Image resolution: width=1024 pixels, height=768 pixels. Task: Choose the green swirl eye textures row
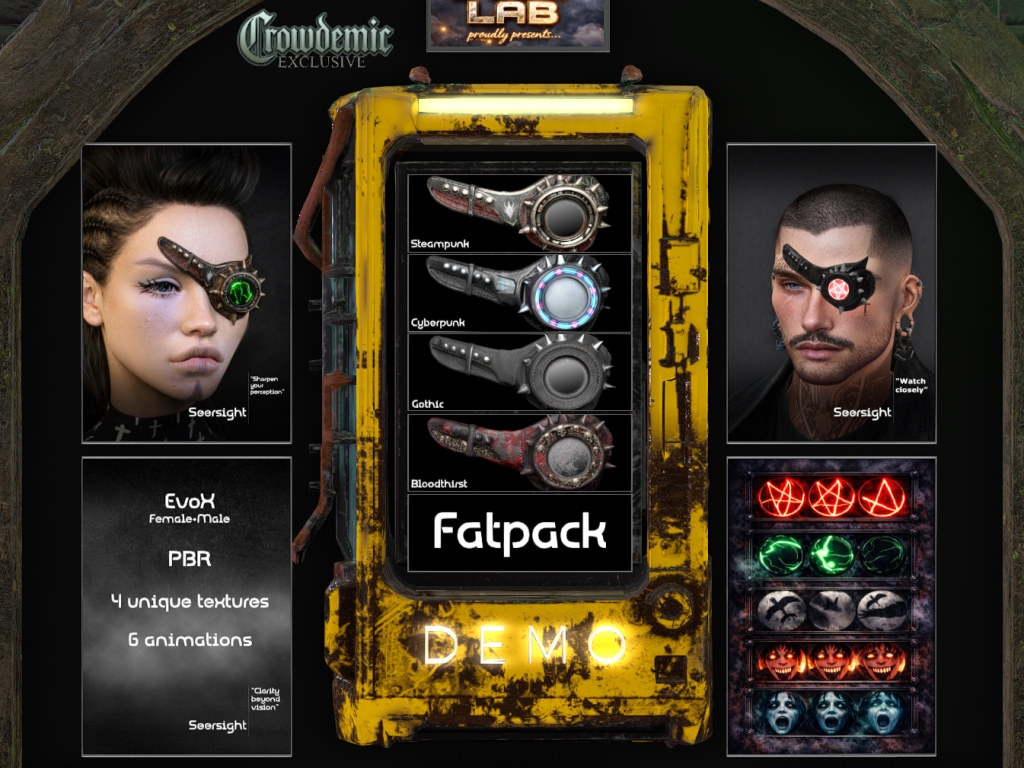pos(831,553)
